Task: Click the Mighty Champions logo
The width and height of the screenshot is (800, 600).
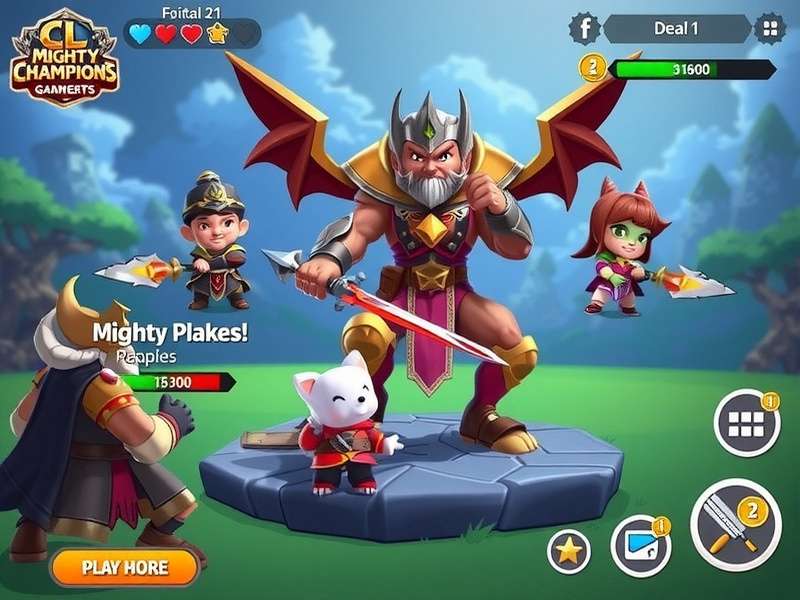Action: pyautogui.click(x=64, y=62)
